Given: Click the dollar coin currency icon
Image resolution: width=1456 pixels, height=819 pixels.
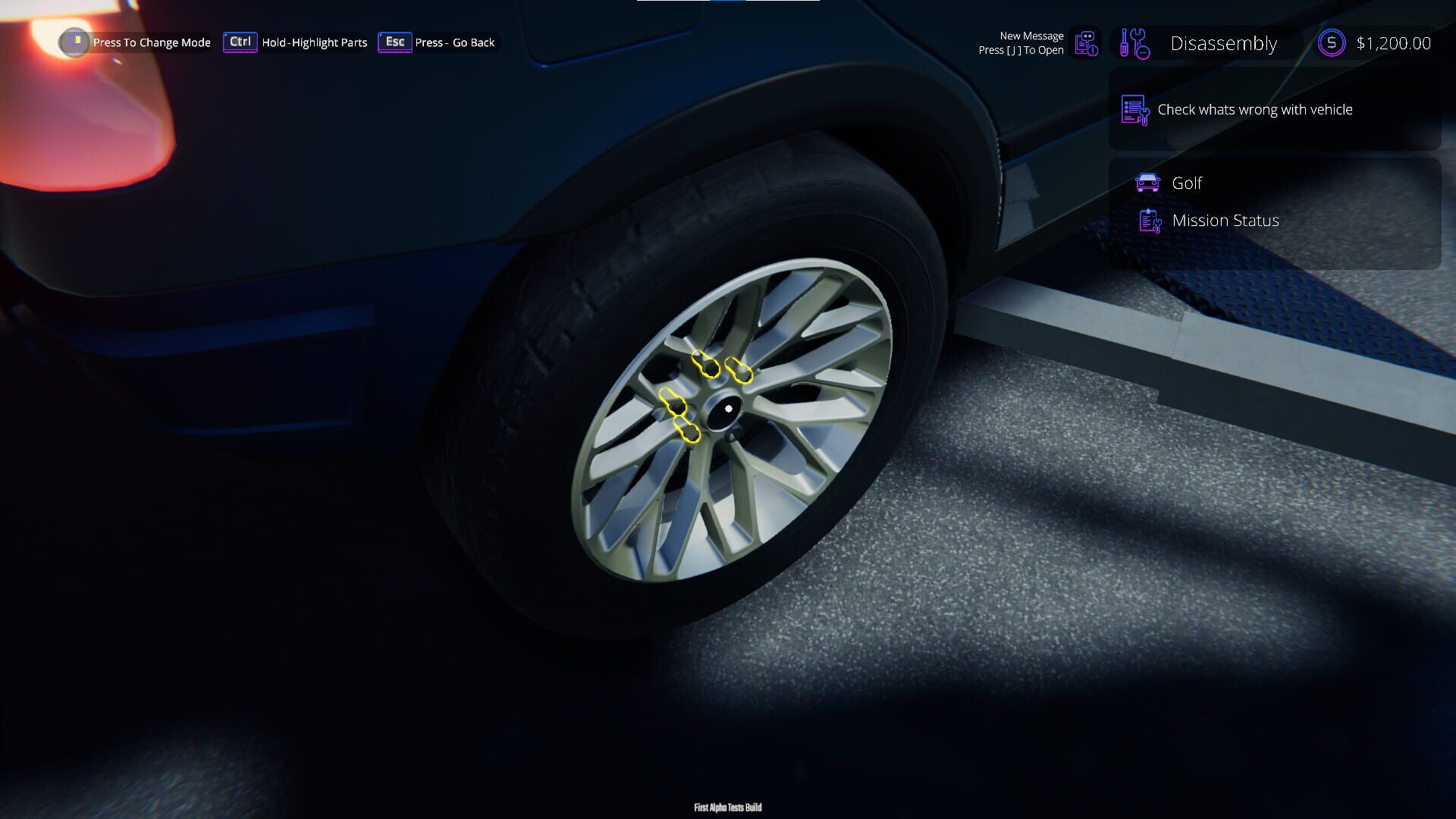Looking at the screenshot, I should (x=1331, y=43).
